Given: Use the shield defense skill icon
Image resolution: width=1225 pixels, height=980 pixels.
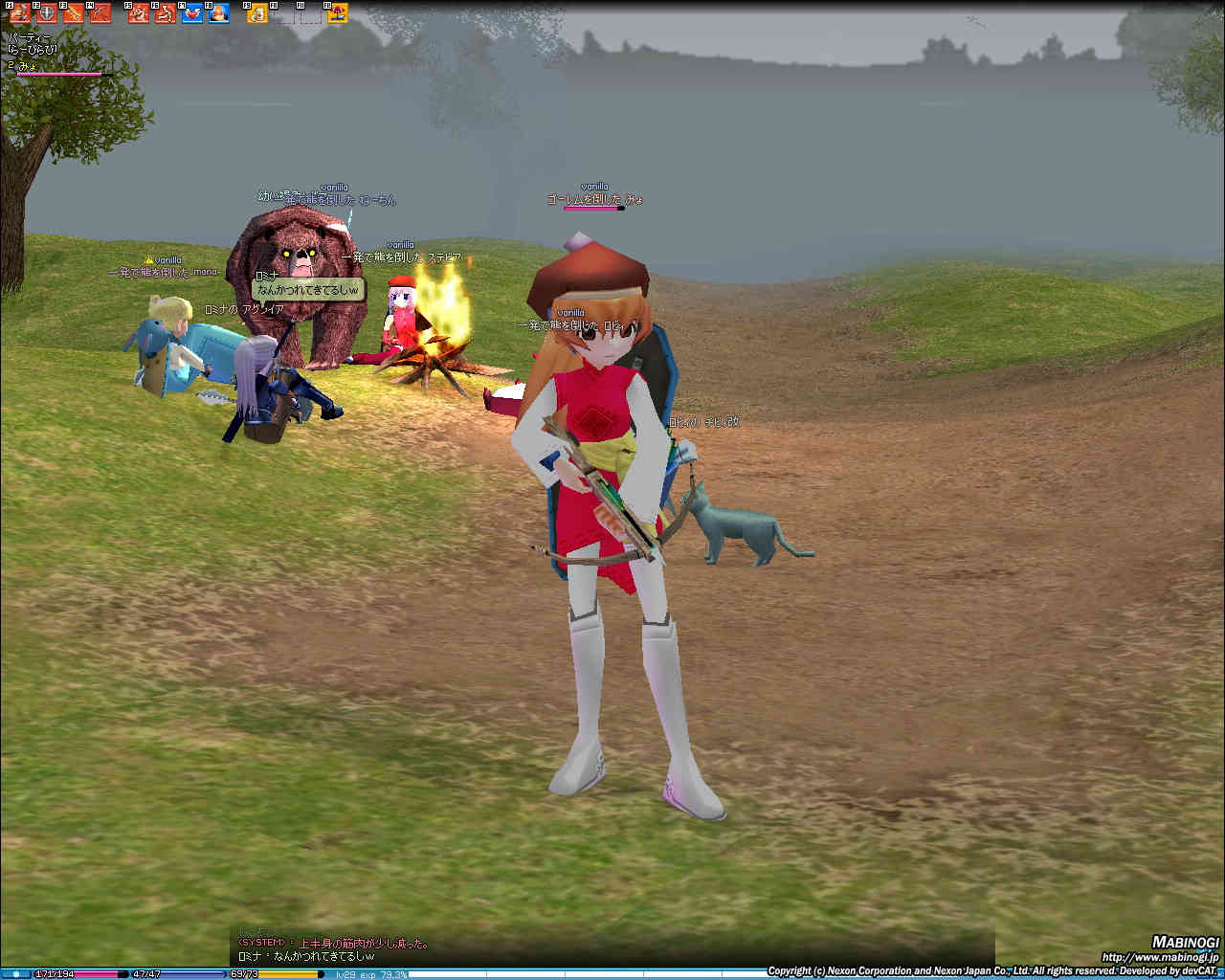Looking at the screenshot, I should pos(46,13).
